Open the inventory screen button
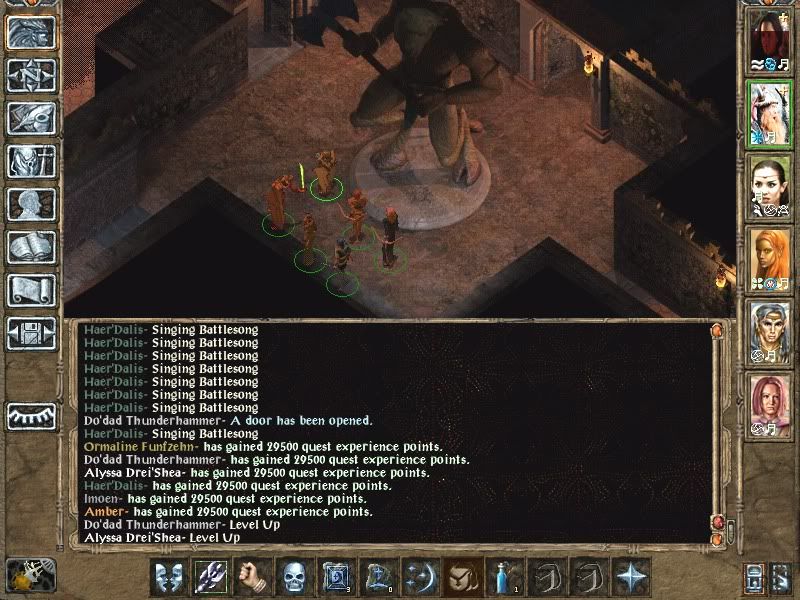 (31, 161)
